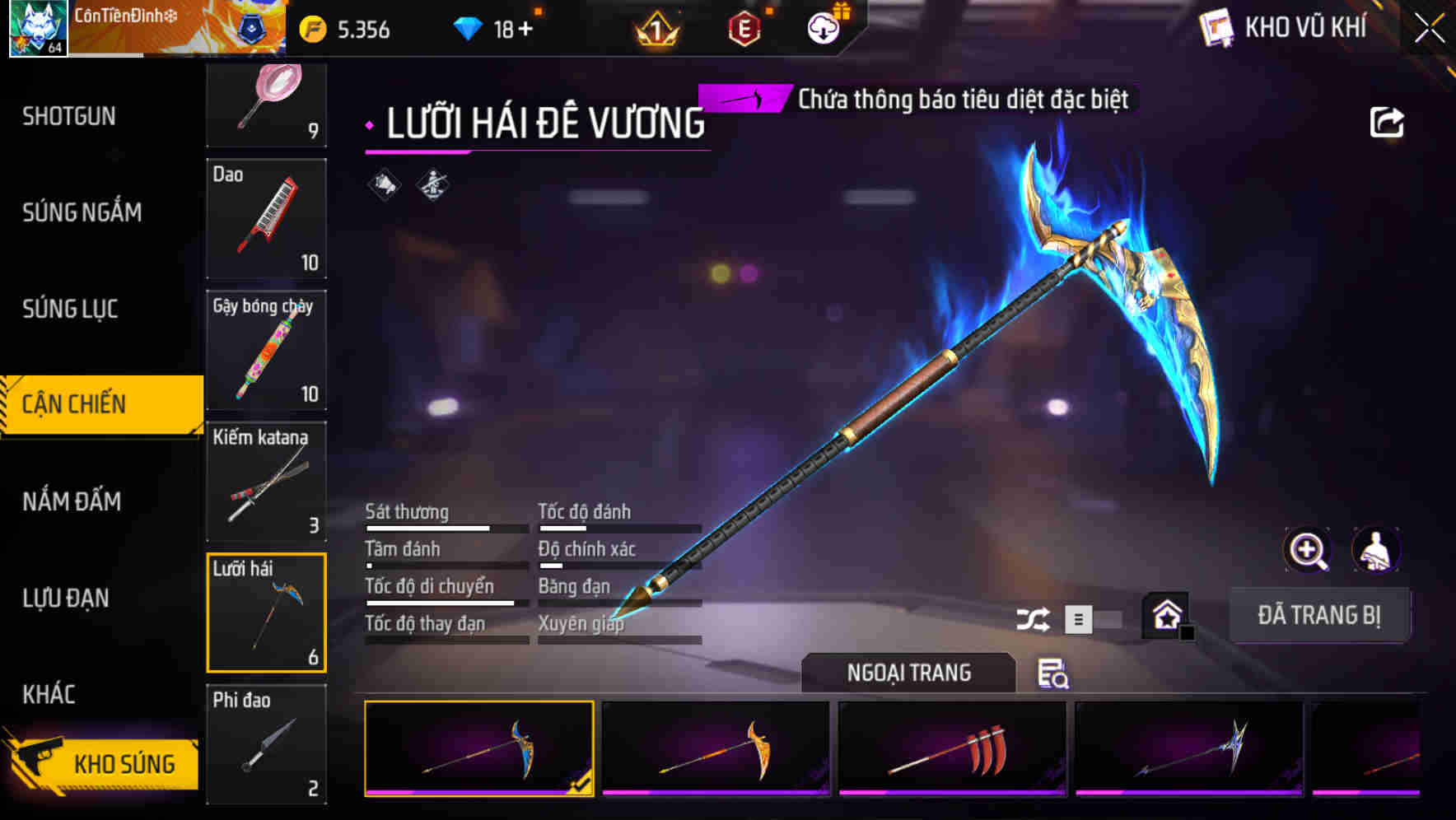The image size is (1456, 820).
Task: Switch to the NGOẠI TRANG tab
Action: (x=908, y=673)
